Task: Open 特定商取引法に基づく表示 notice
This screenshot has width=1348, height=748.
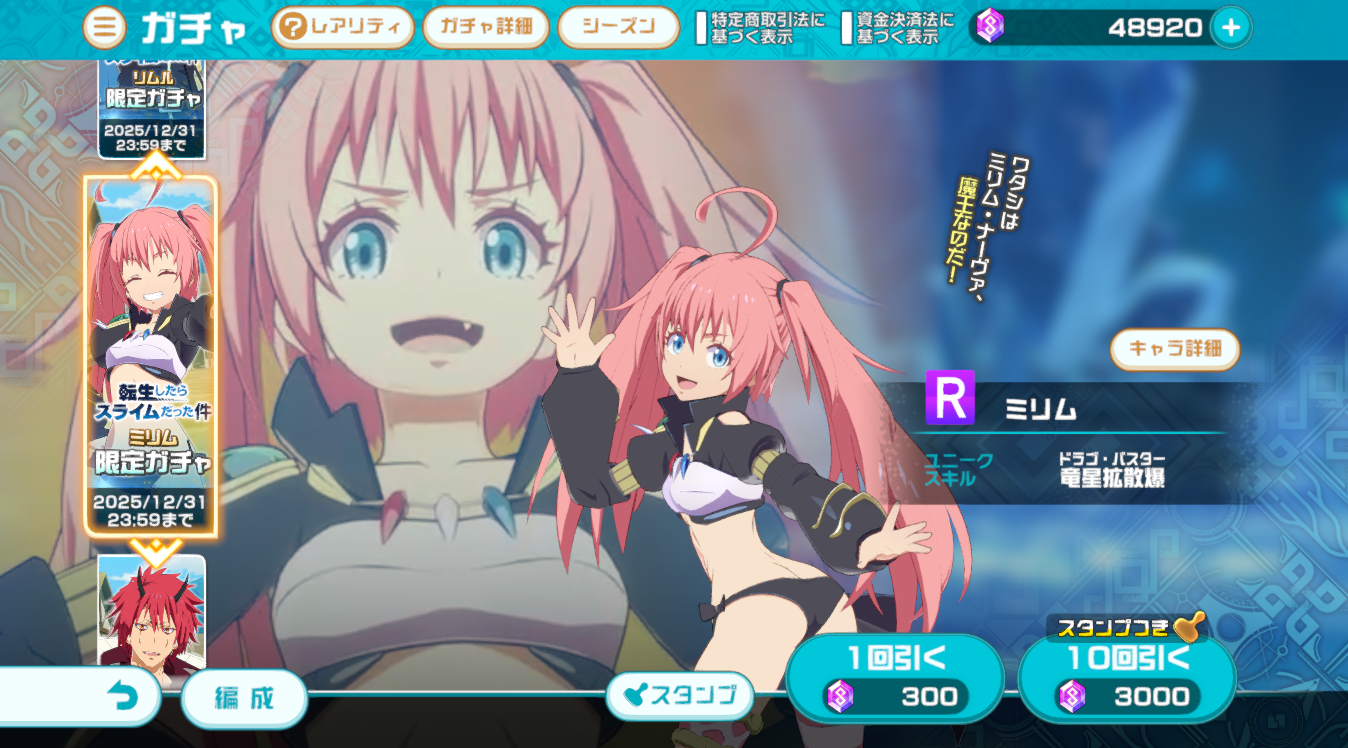Action: (760, 28)
